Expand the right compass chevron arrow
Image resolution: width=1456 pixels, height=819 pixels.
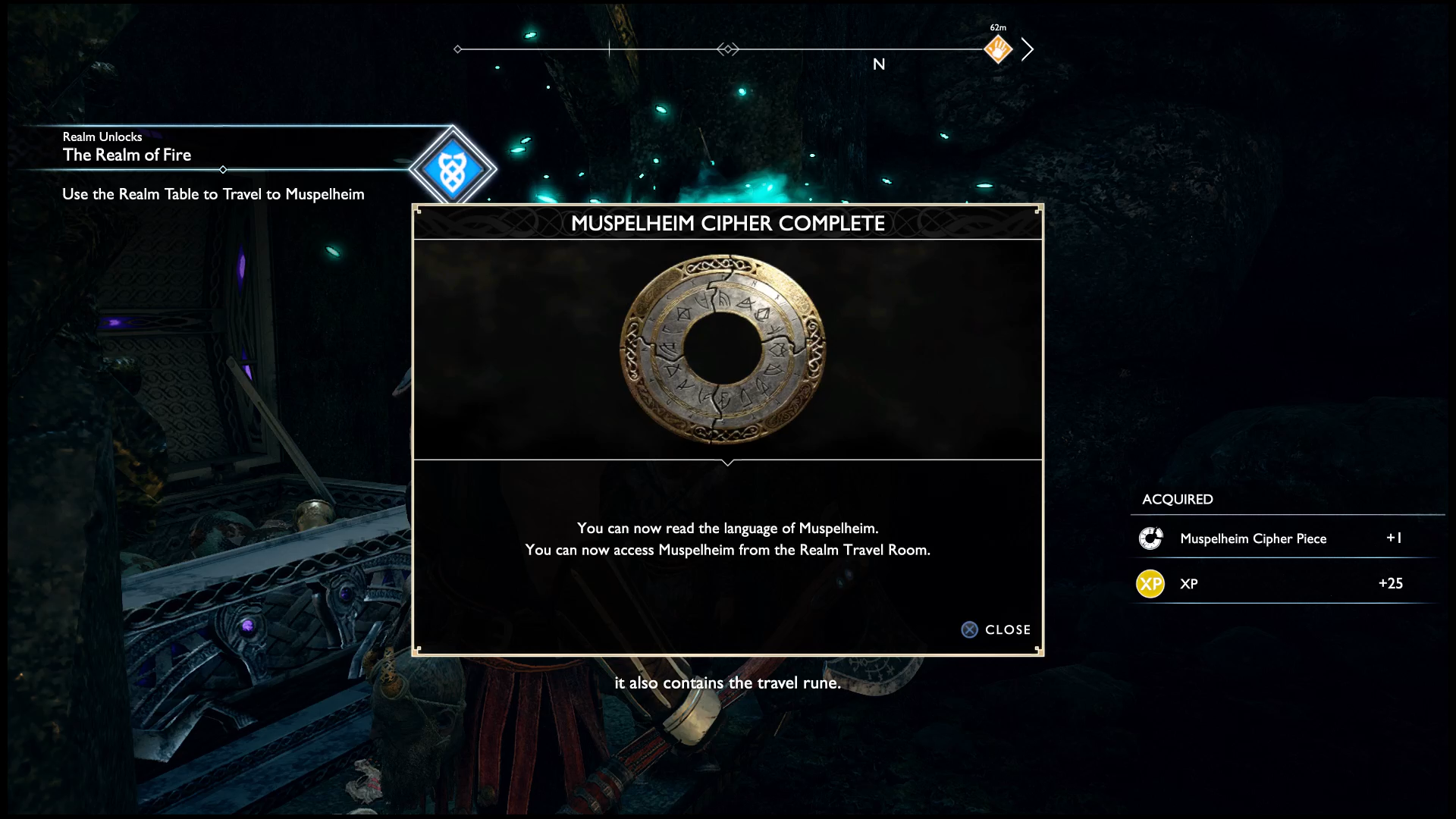(x=1029, y=49)
